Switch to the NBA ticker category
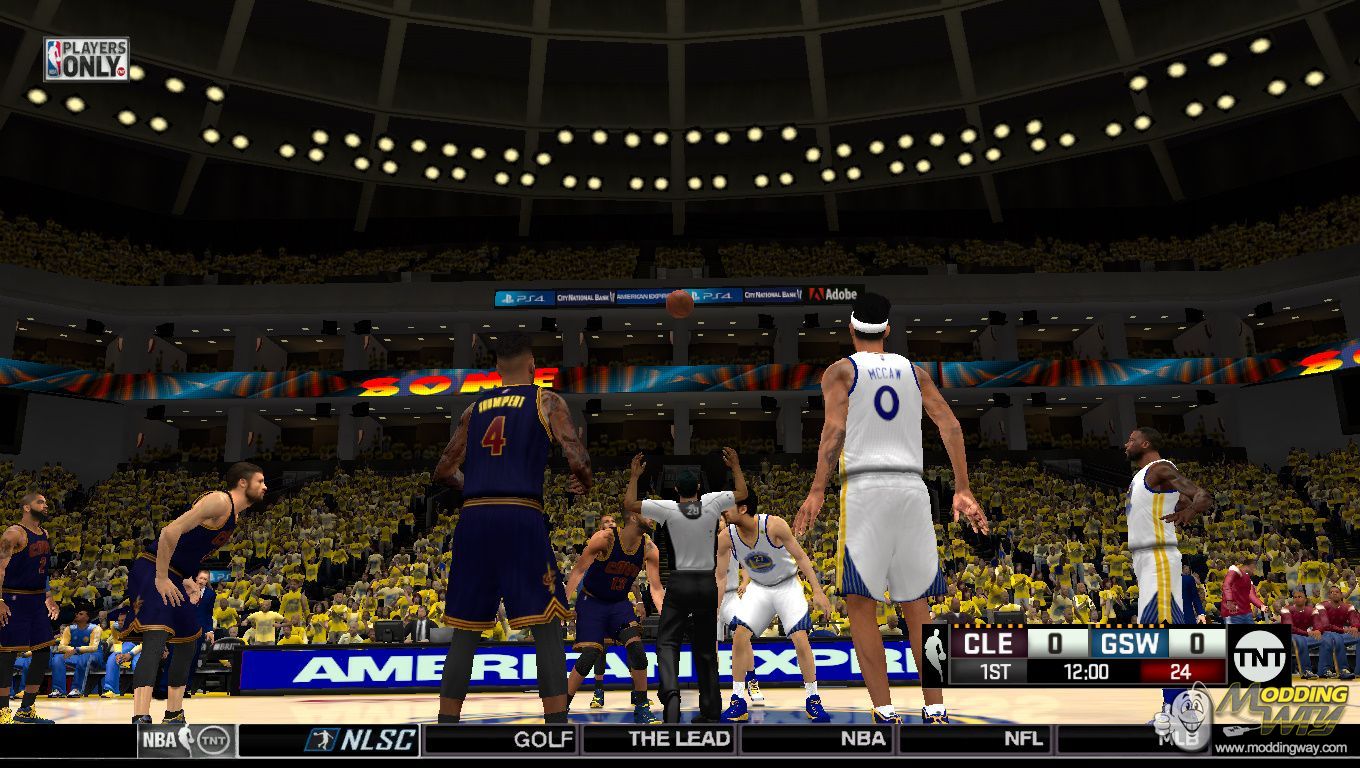This screenshot has width=1360, height=768. coord(862,740)
